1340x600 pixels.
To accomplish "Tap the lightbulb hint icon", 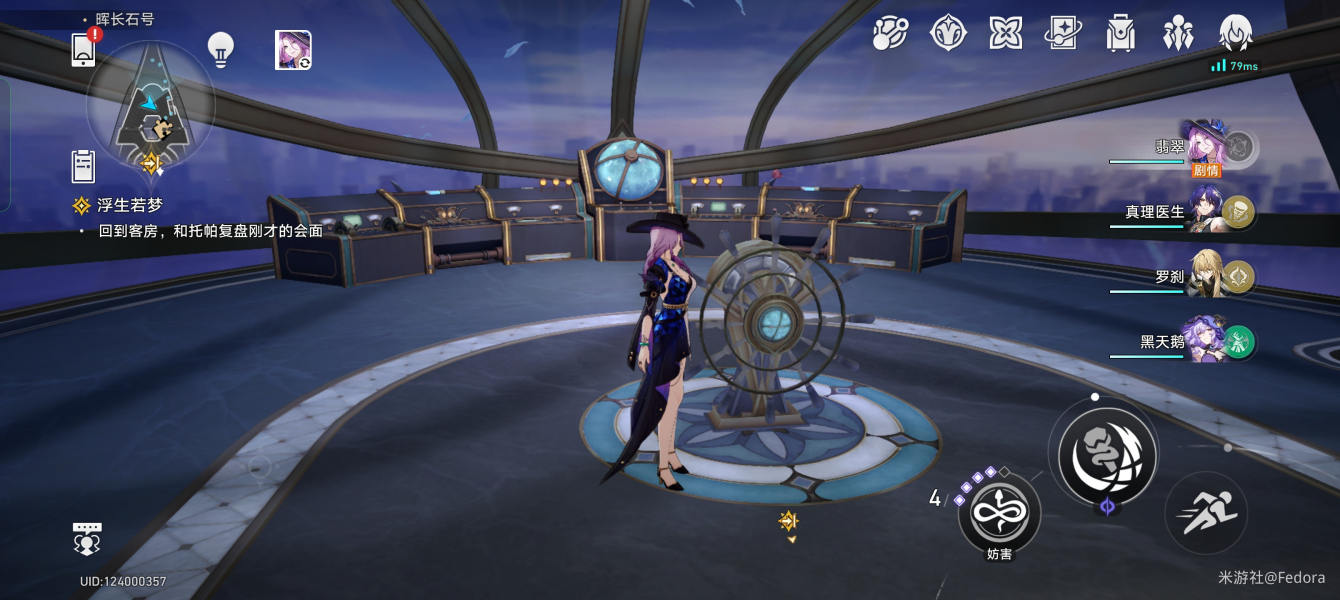I will click(220, 49).
